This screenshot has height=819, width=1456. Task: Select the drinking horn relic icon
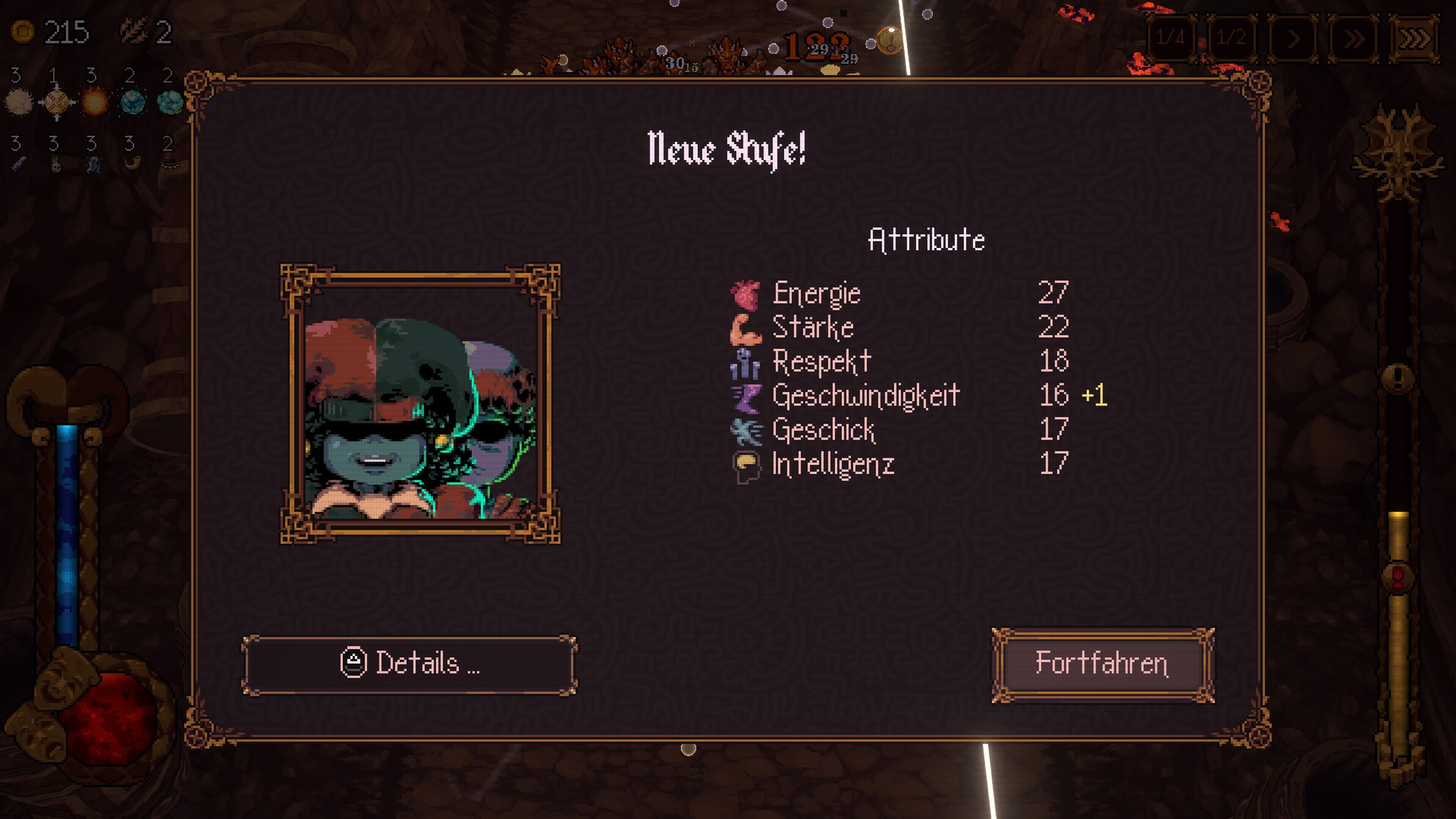tap(132, 165)
